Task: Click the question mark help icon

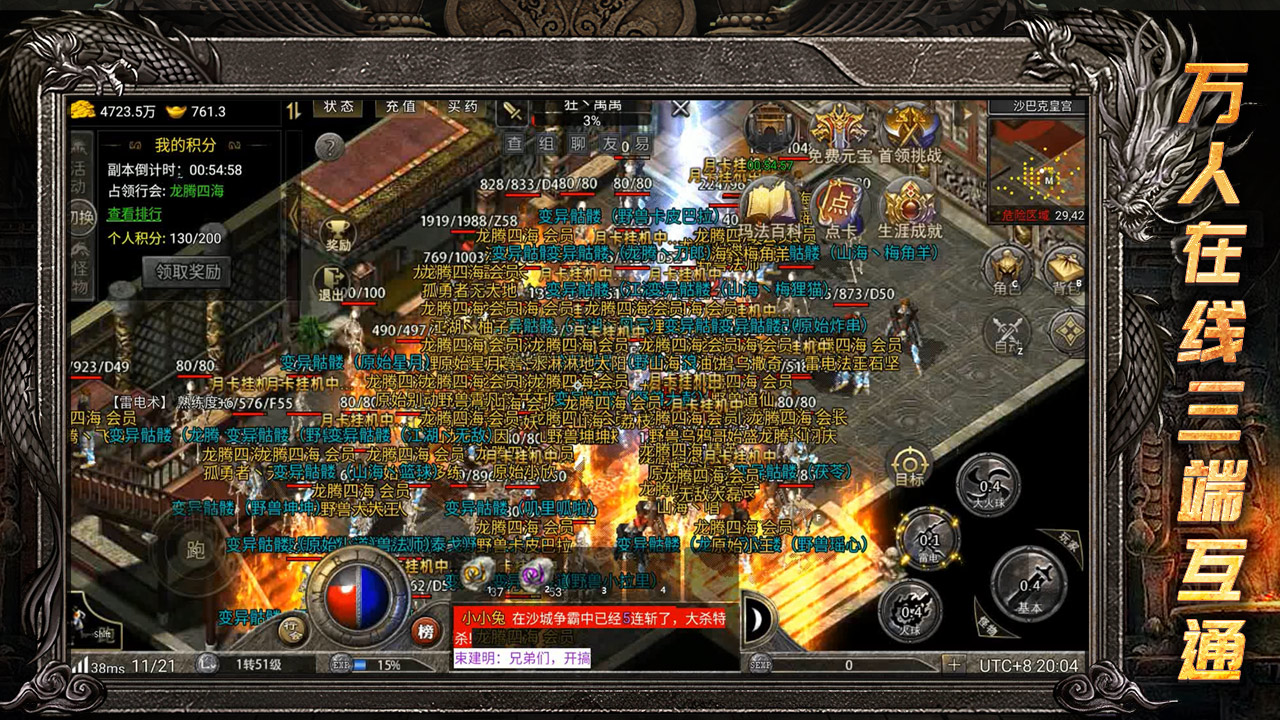Action: [x=329, y=148]
